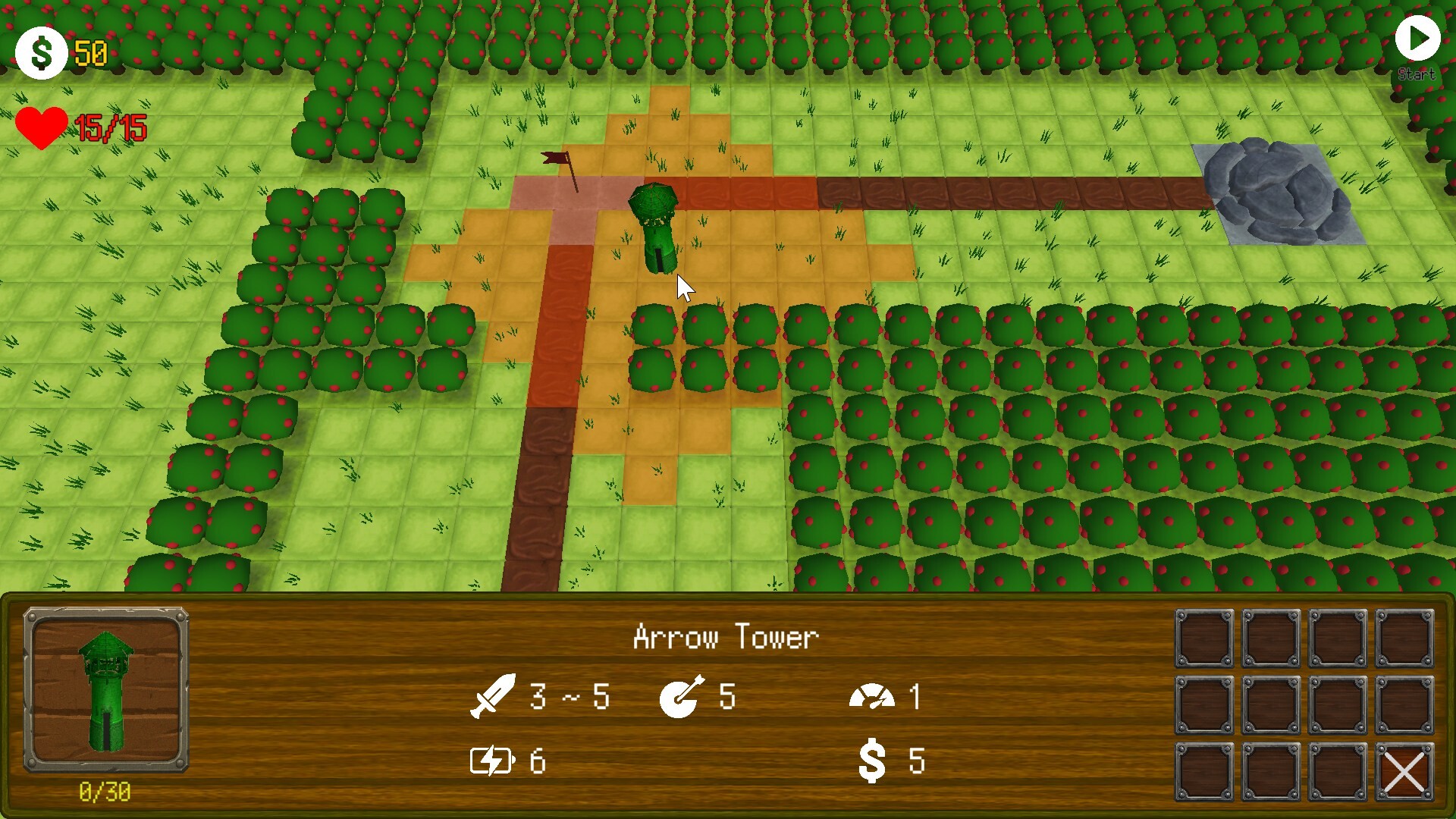Click the charging battery energy icon
The width and height of the screenshot is (1456, 819).
pyautogui.click(x=494, y=762)
